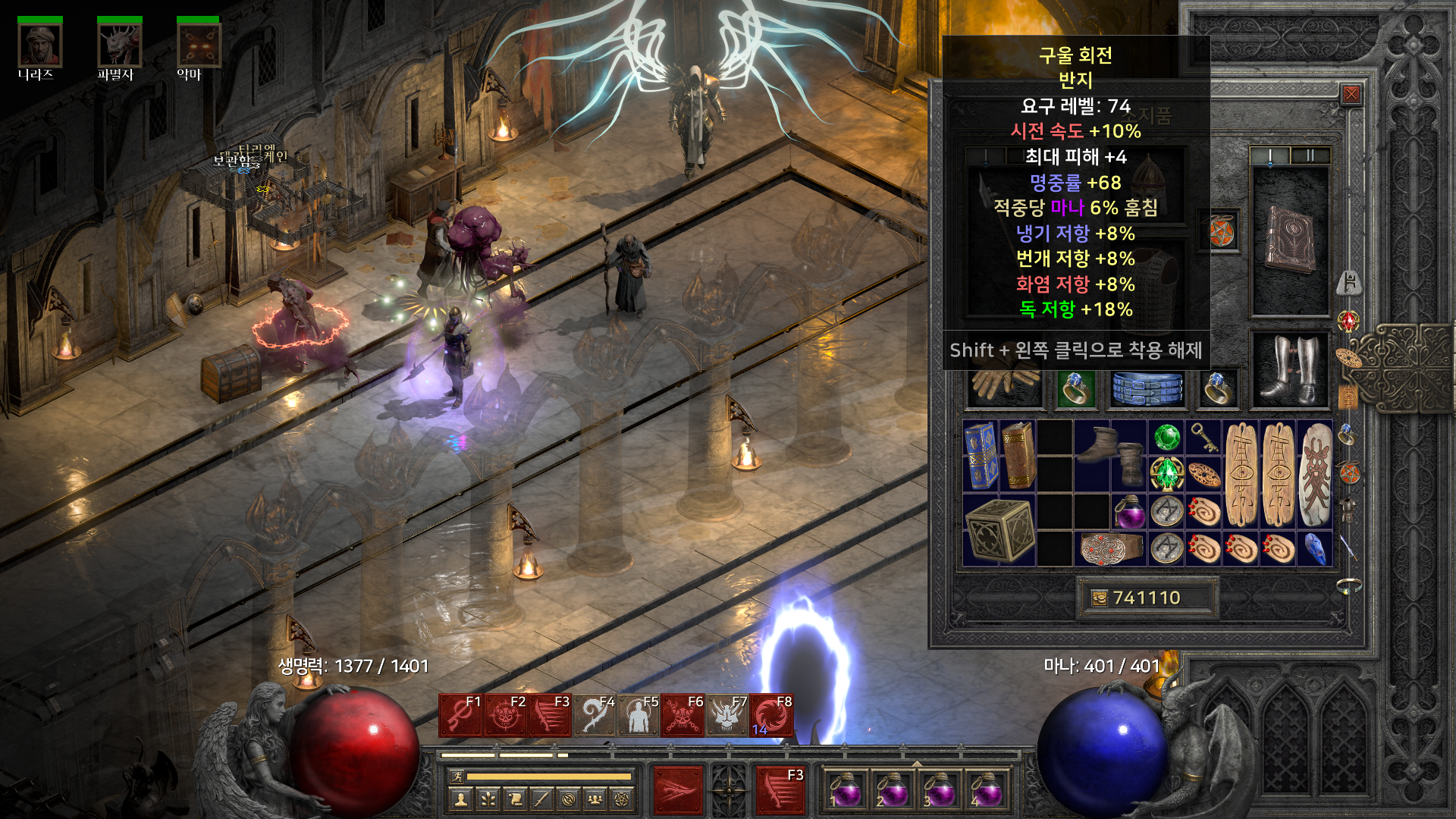Activate the F8 spiral skill icon

coord(772,716)
